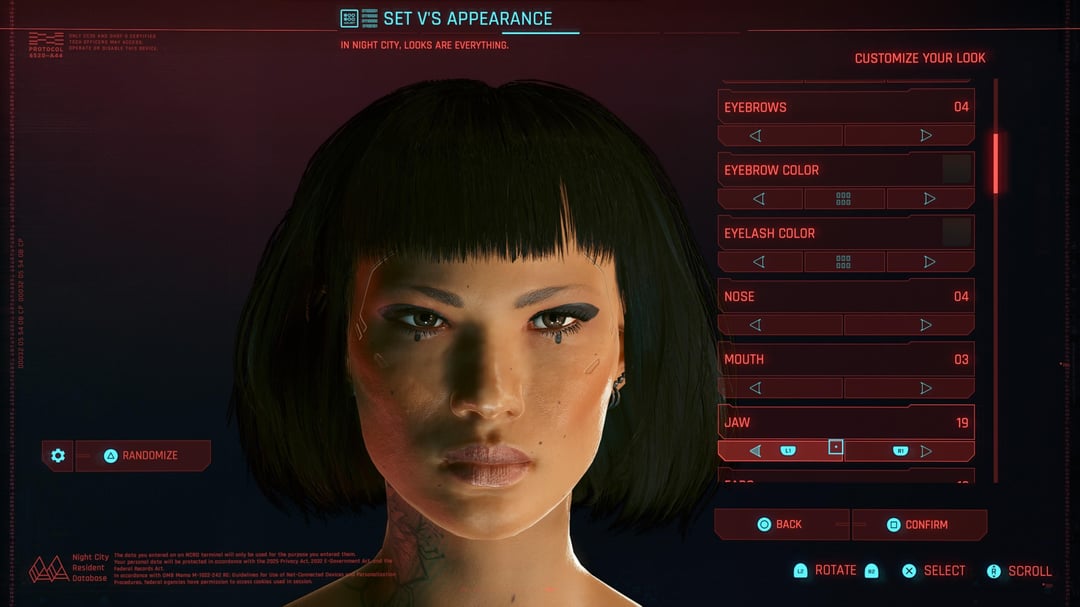Select the Jaw option row
The height and width of the screenshot is (607, 1080).
pos(845,422)
